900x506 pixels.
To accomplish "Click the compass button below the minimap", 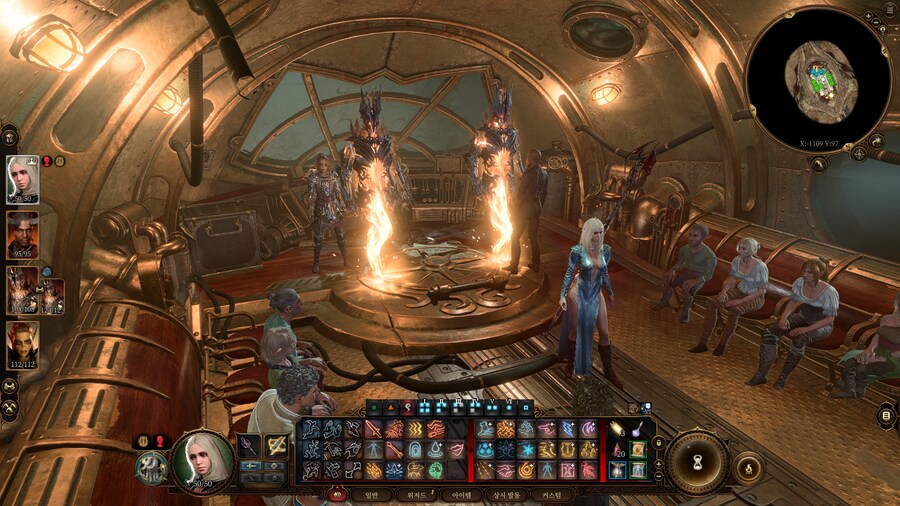I will click(x=858, y=153).
